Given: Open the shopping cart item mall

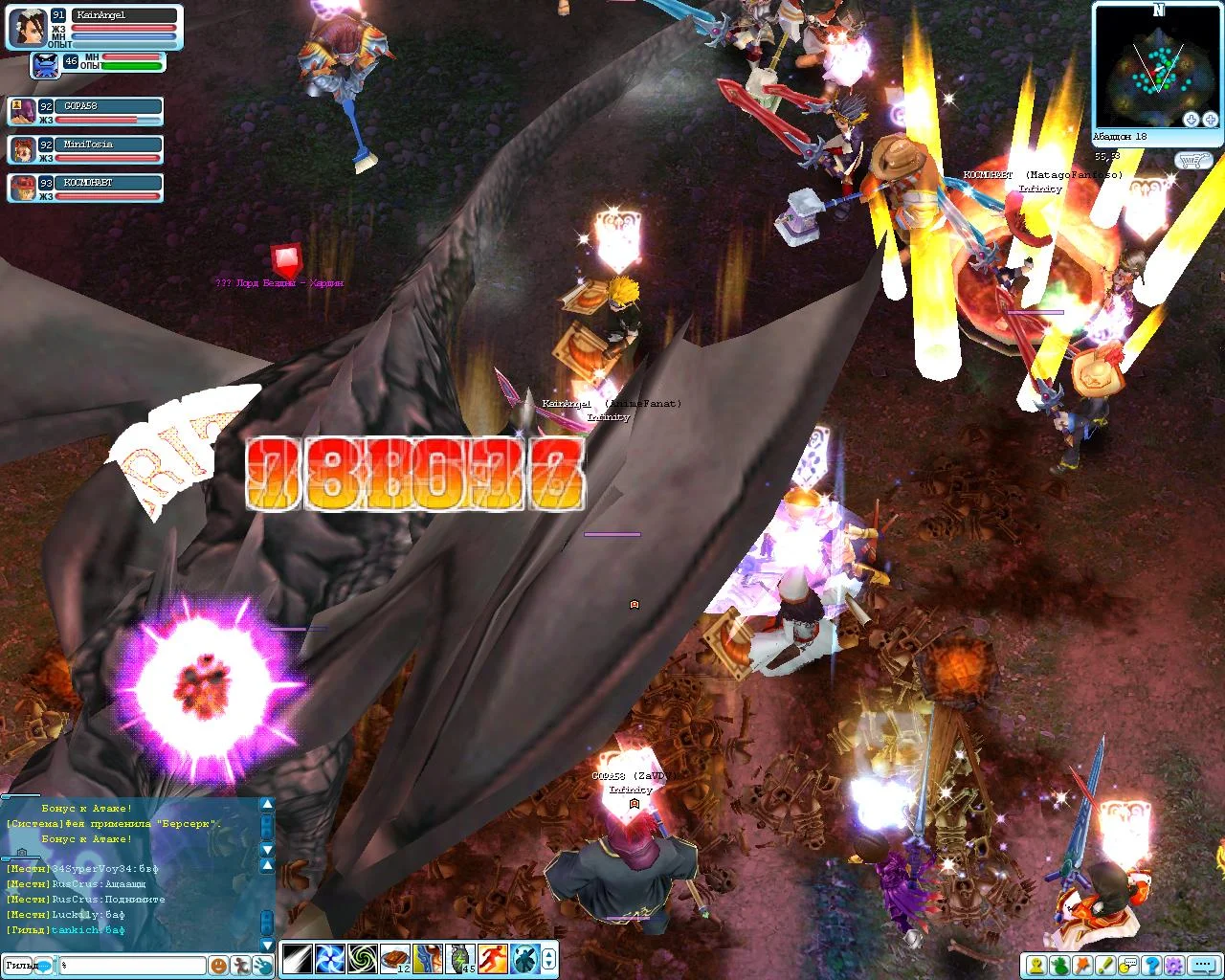Looking at the screenshot, I should pos(1194,161).
